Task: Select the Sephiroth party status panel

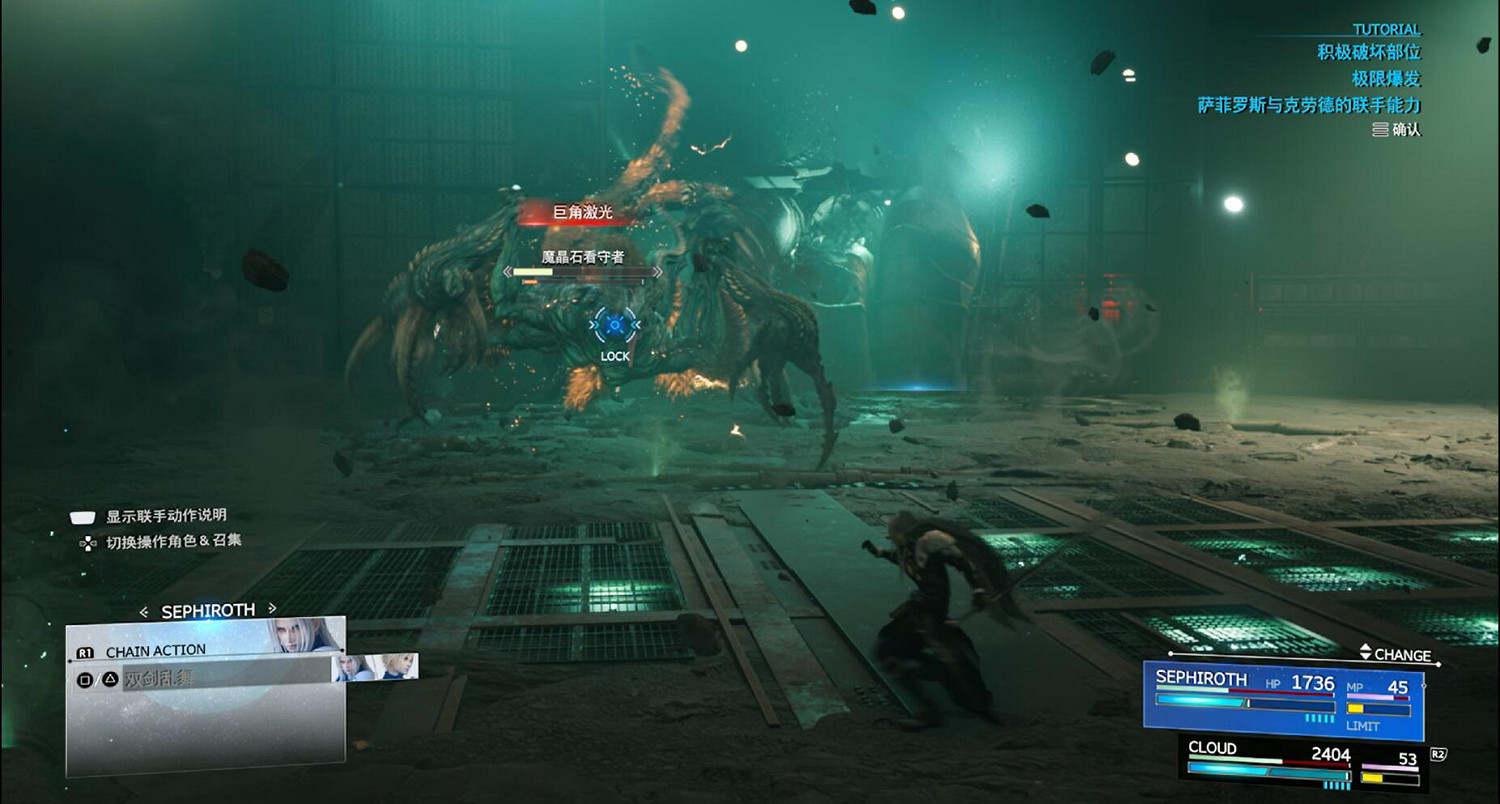Action: point(1283,697)
